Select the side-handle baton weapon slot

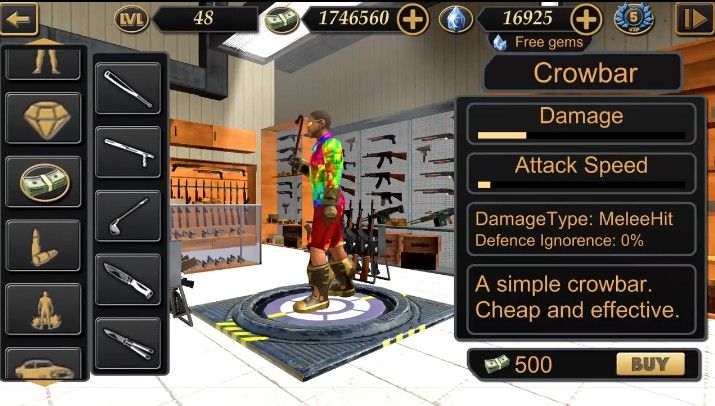tap(128, 152)
